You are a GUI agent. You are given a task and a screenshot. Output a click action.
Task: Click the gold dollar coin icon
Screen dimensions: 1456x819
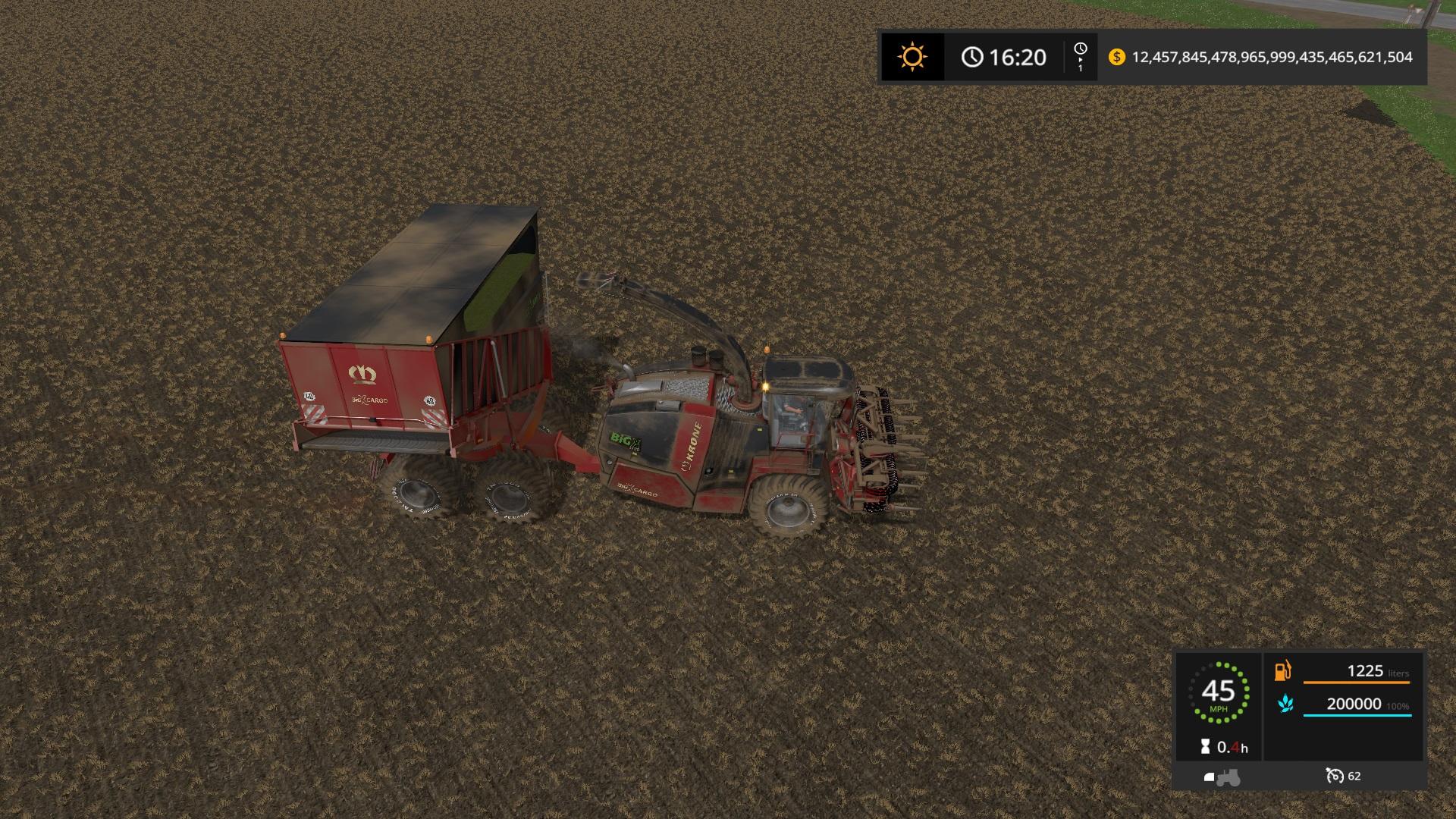point(1116,57)
